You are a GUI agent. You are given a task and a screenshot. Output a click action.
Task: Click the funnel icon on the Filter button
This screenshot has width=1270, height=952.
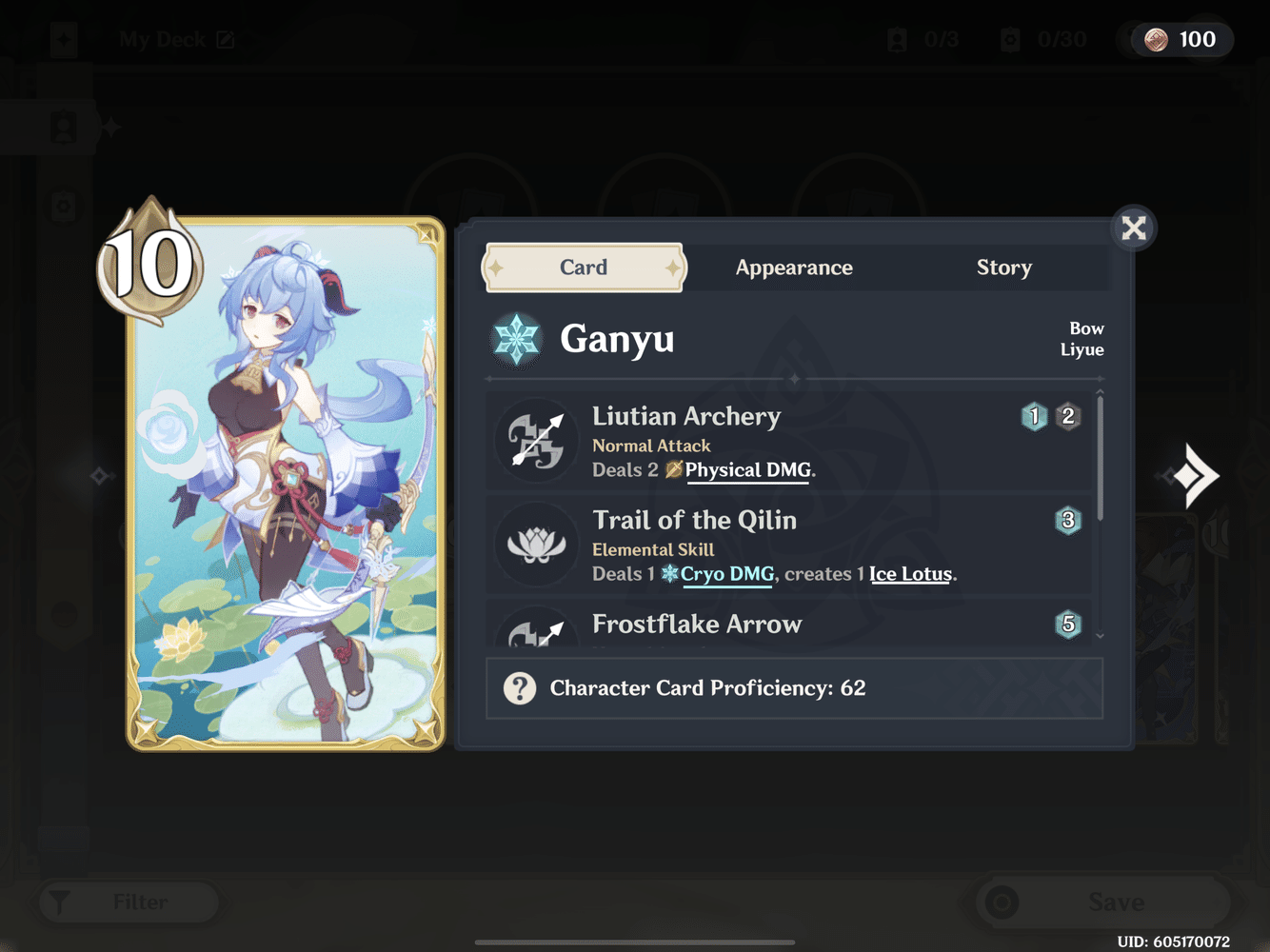click(61, 902)
